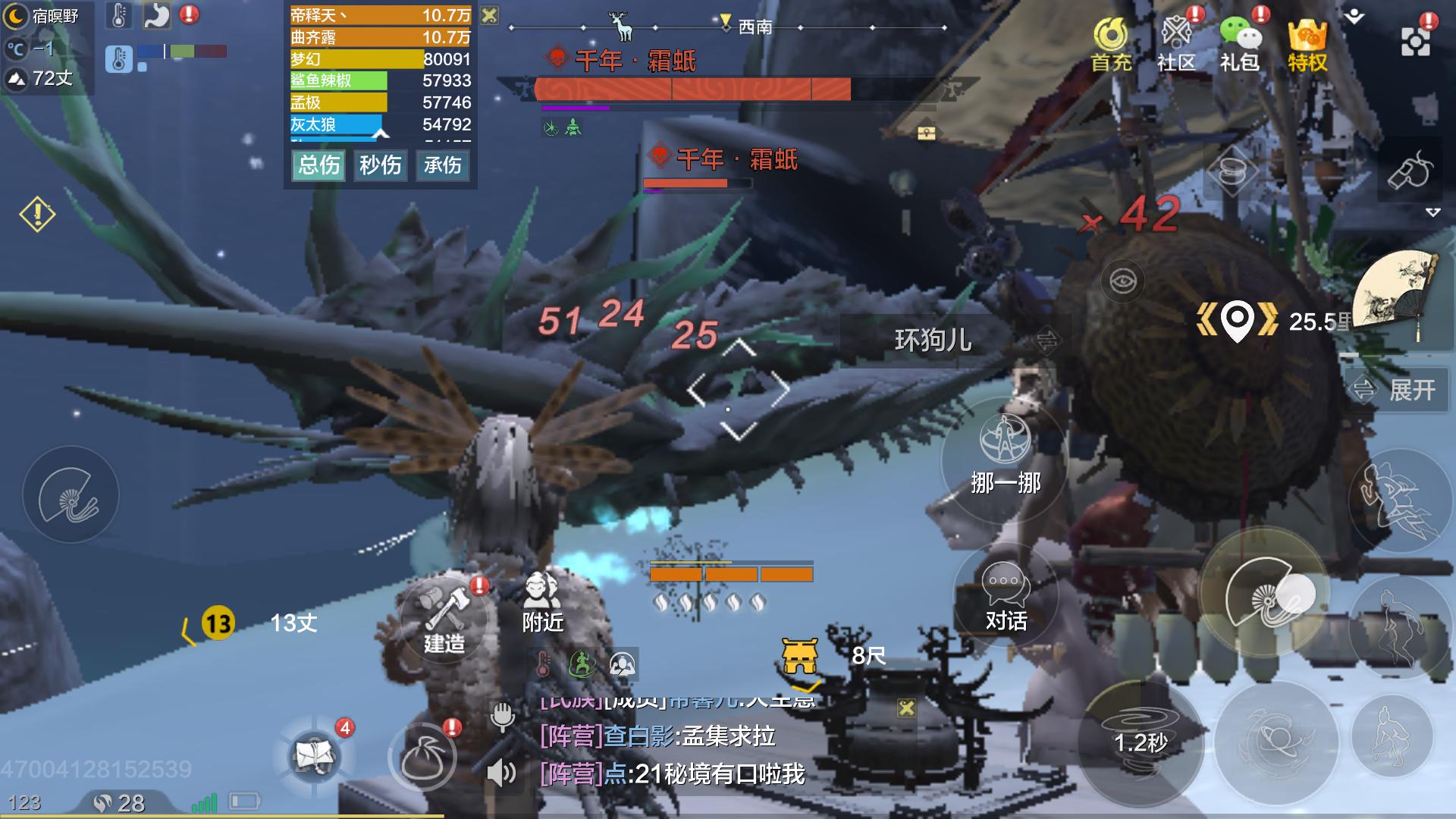Open the 首充 first recharge offer
The image size is (1456, 819).
click(x=1111, y=44)
